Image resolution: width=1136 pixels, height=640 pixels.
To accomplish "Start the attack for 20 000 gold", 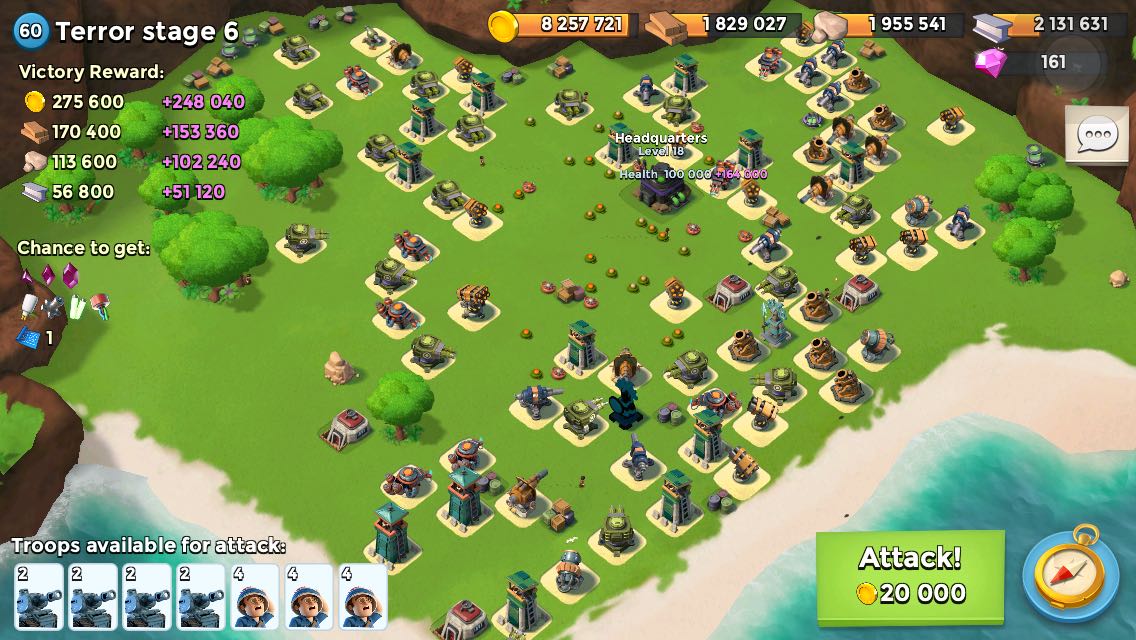I will coord(910,575).
